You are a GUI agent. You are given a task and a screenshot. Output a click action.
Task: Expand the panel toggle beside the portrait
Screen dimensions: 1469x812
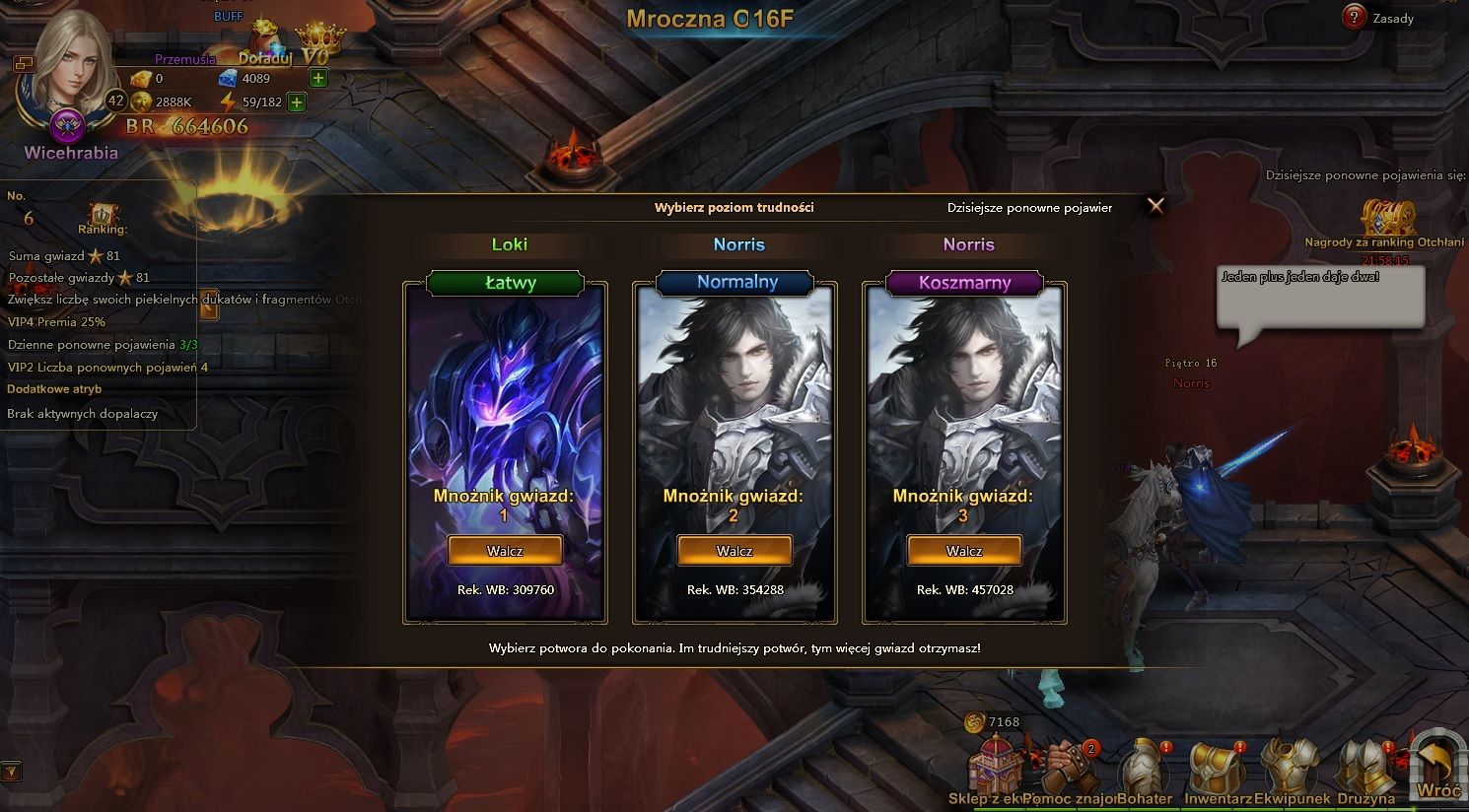click(24, 65)
